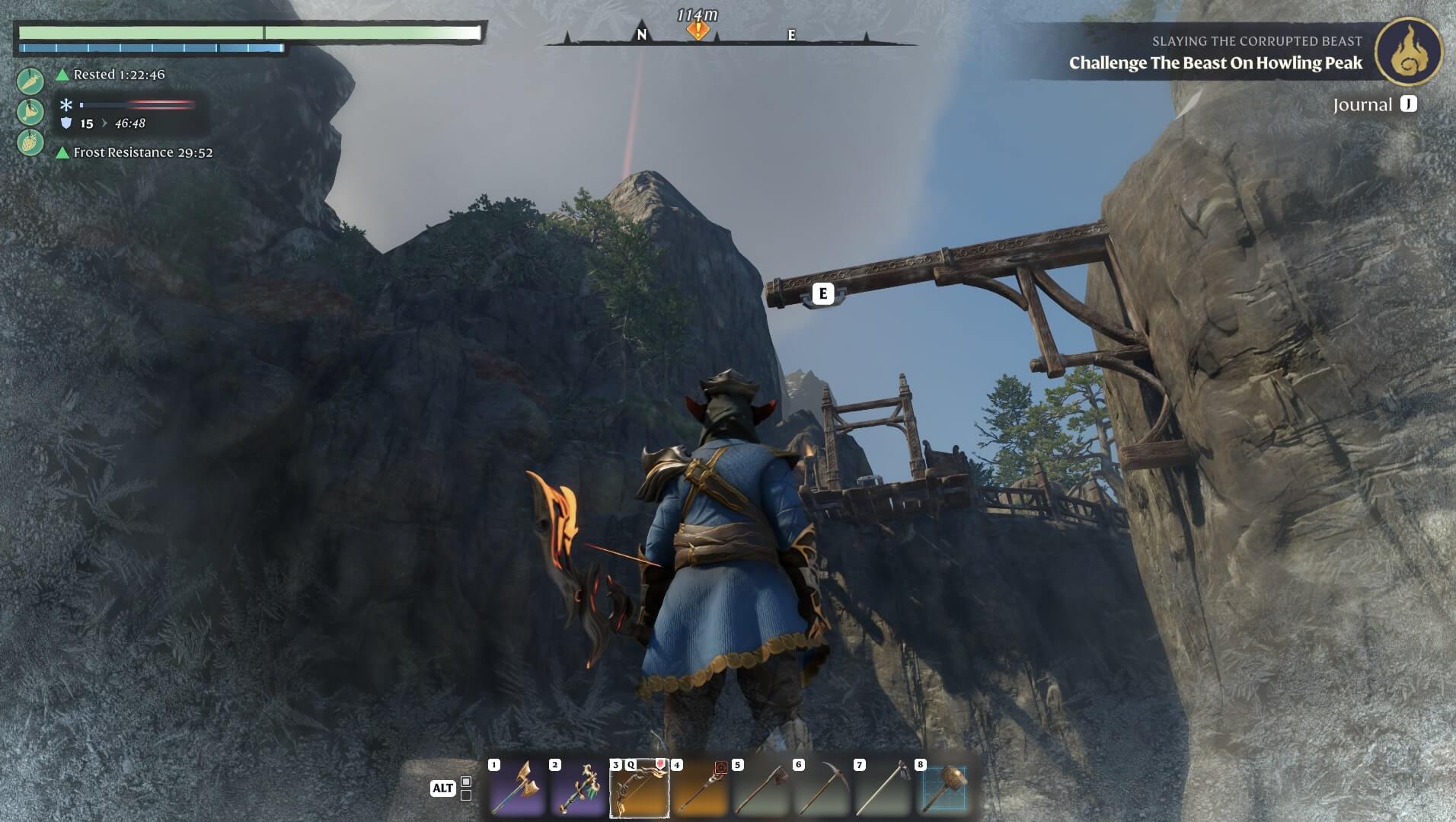Click the Frost Resistance buff entry
The width and height of the screenshot is (1456, 822).
coord(142,152)
